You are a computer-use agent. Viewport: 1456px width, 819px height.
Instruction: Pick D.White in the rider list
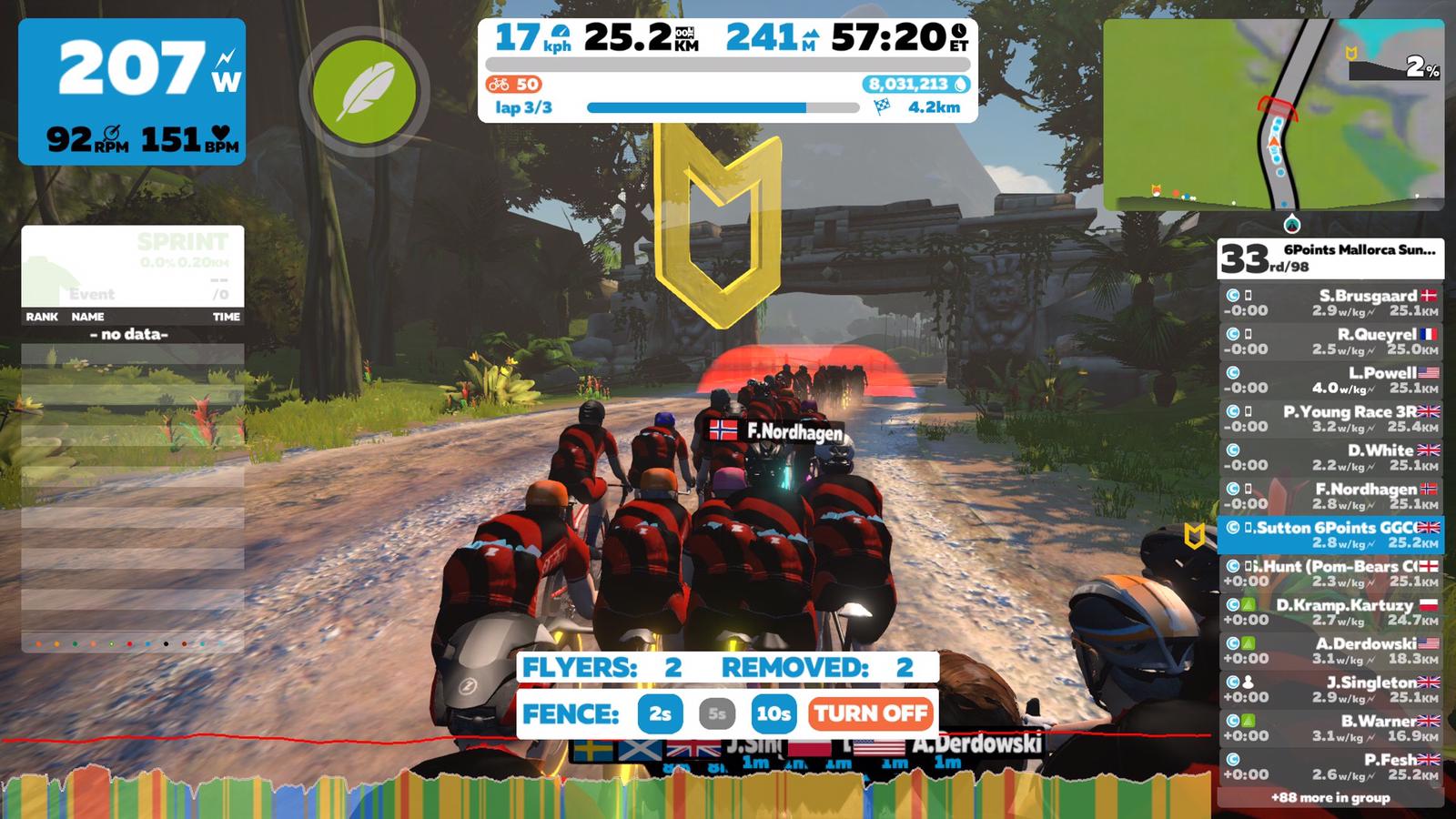click(x=1330, y=458)
